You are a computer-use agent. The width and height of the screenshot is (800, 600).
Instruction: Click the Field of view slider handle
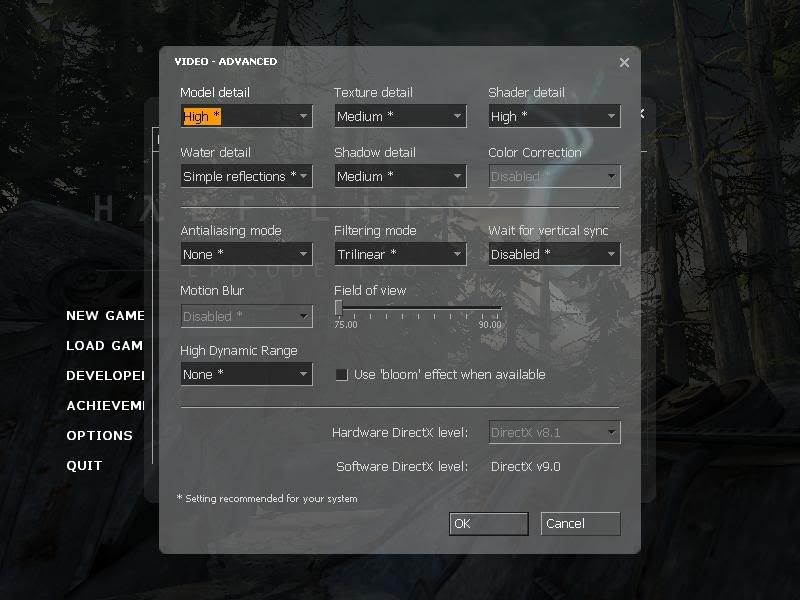coord(339,308)
